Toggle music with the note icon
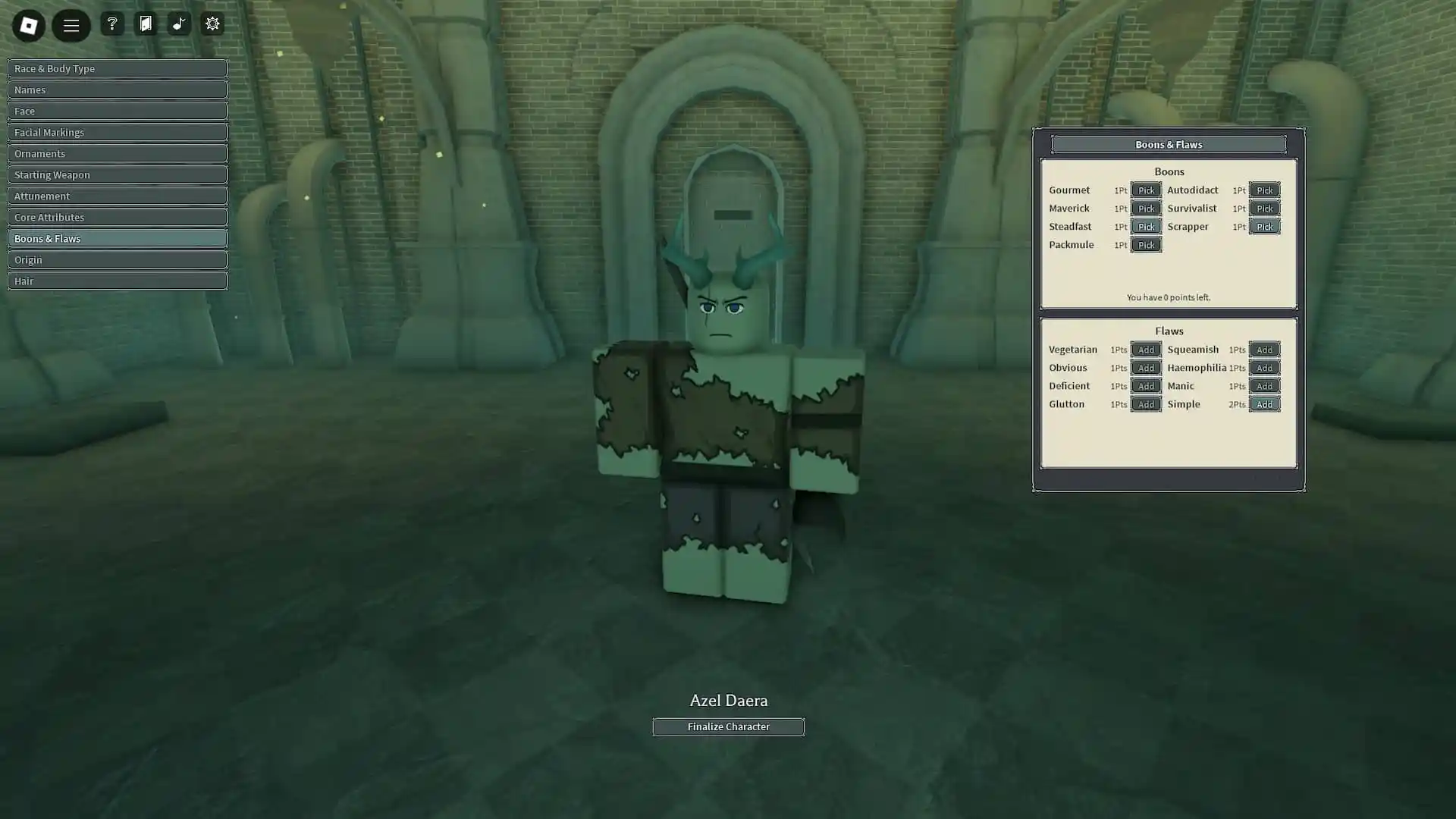The image size is (1456, 819). 179,24
